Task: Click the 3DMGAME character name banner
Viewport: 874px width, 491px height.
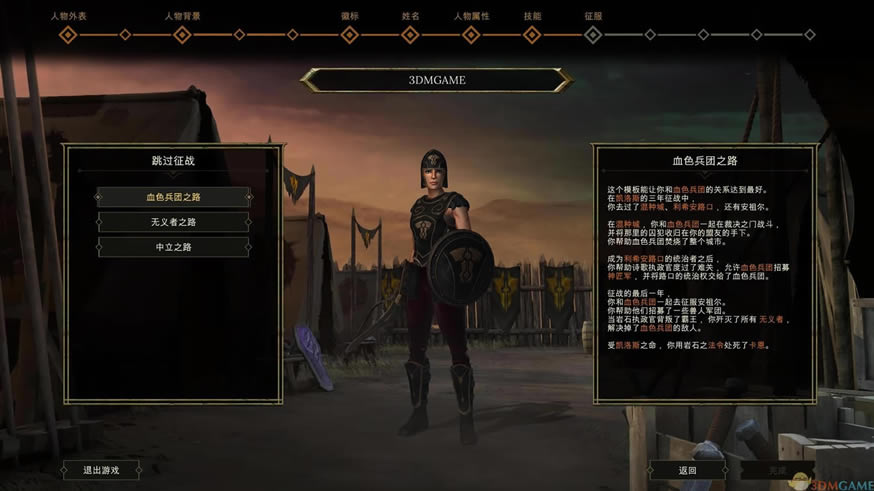Action: [x=436, y=80]
